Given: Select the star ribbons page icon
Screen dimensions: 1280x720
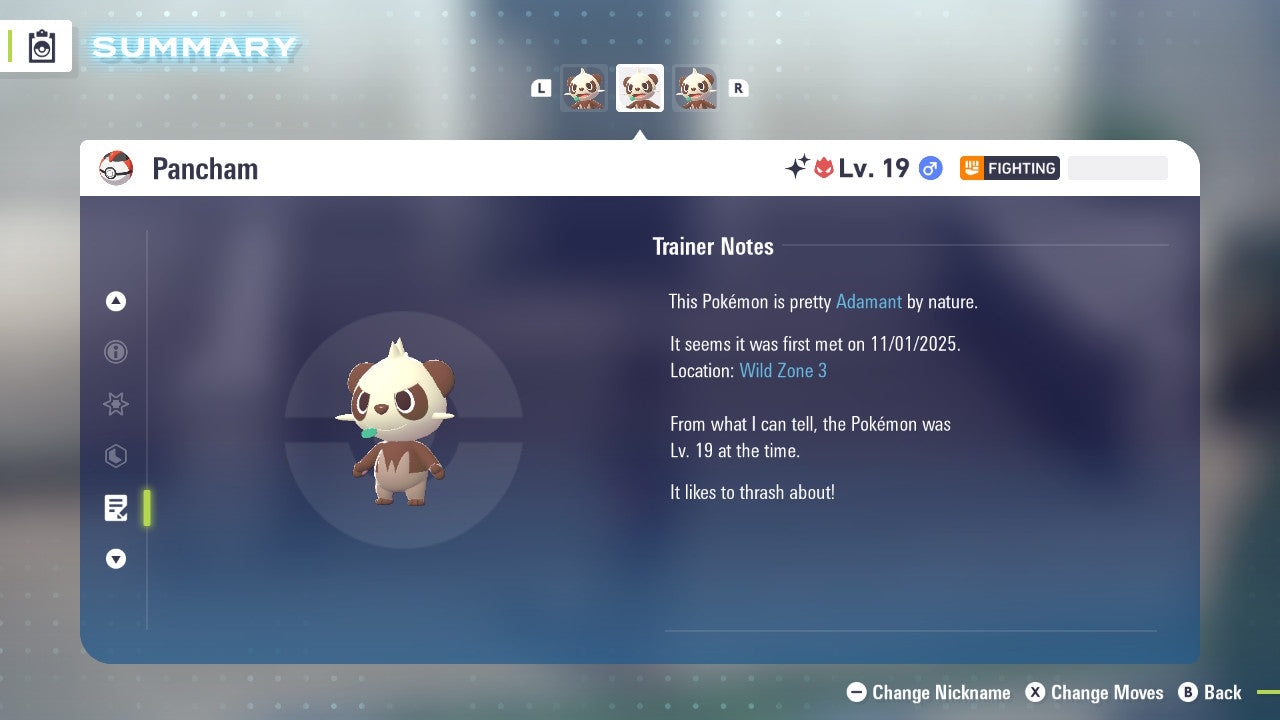Looking at the screenshot, I should (x=116, y=404).
